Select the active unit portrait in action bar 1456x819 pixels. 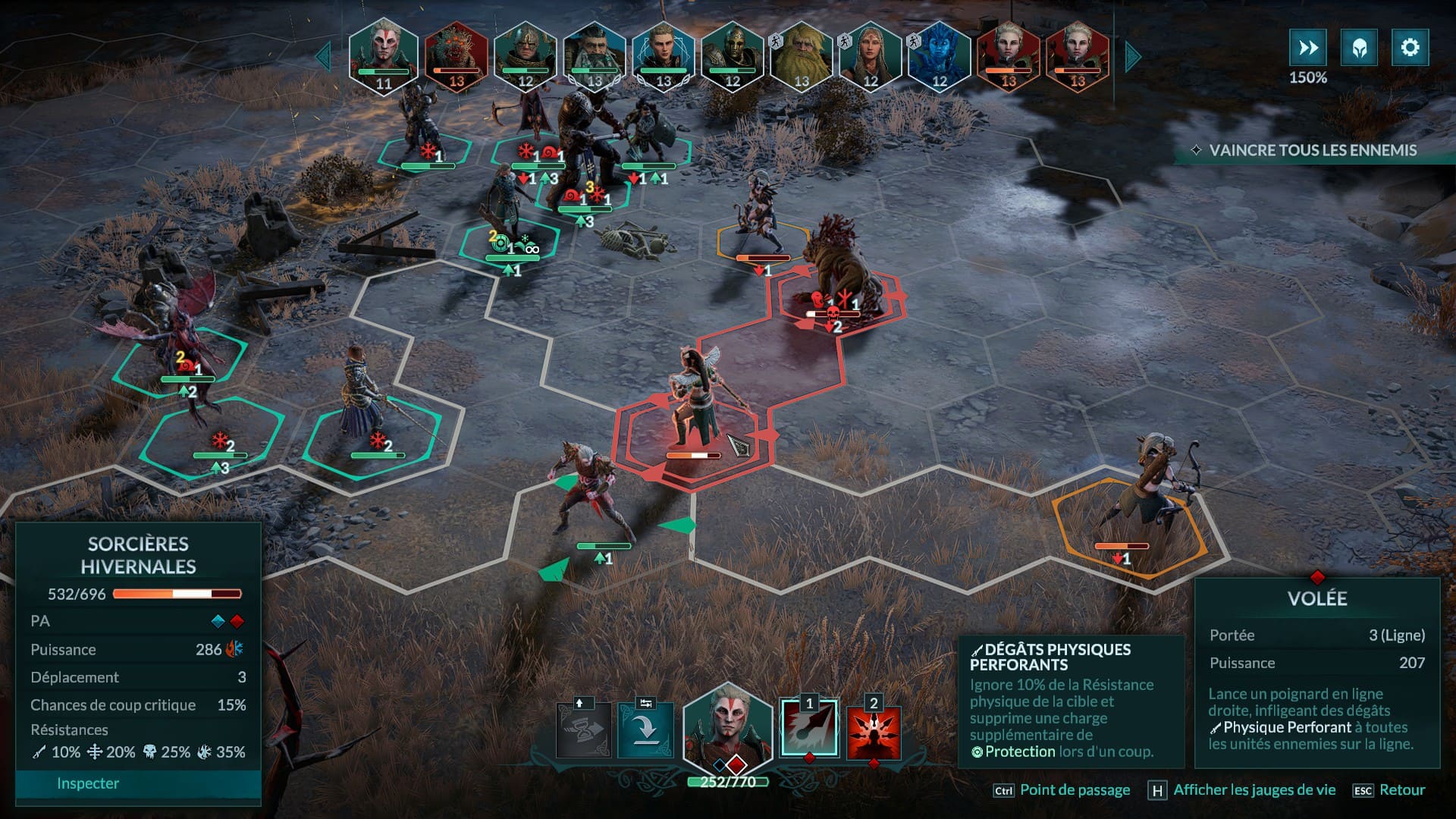click(727, 730)
